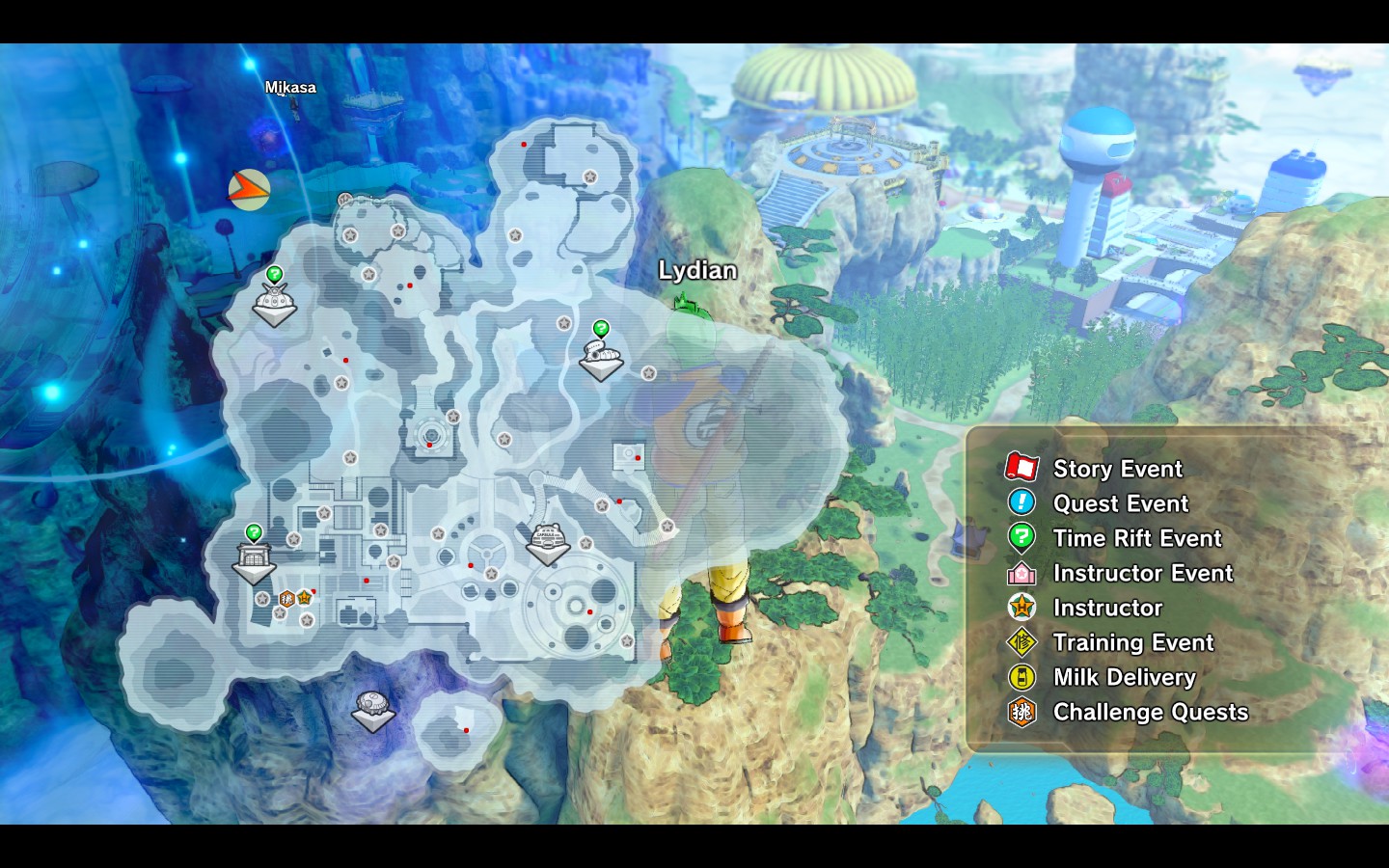The image size is (1389, 868).
Task: Select the Namekian house time rift icon
Action: (x=601, y=354)
